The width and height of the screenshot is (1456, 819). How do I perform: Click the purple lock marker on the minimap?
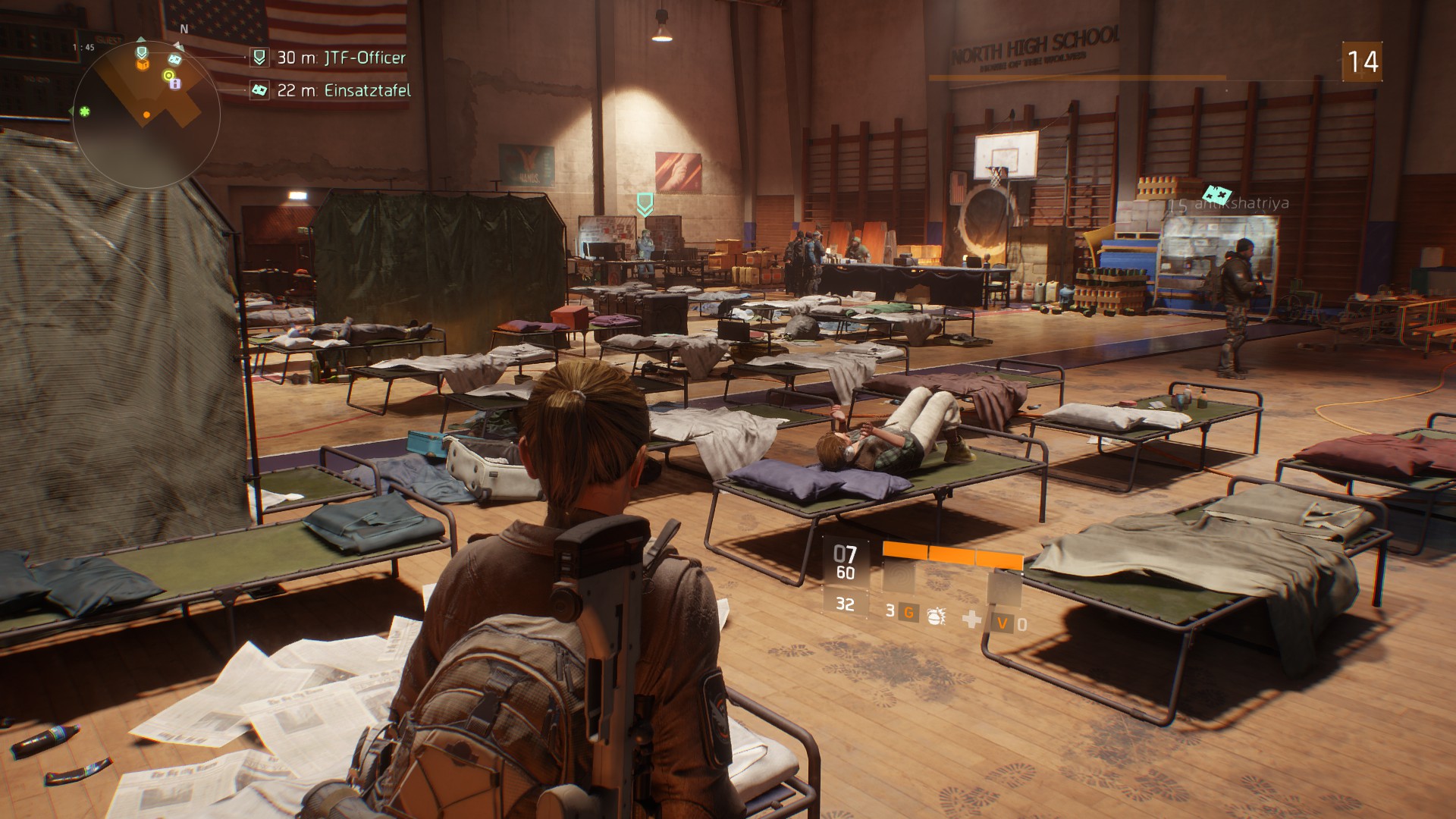click(x=175, y=84)
